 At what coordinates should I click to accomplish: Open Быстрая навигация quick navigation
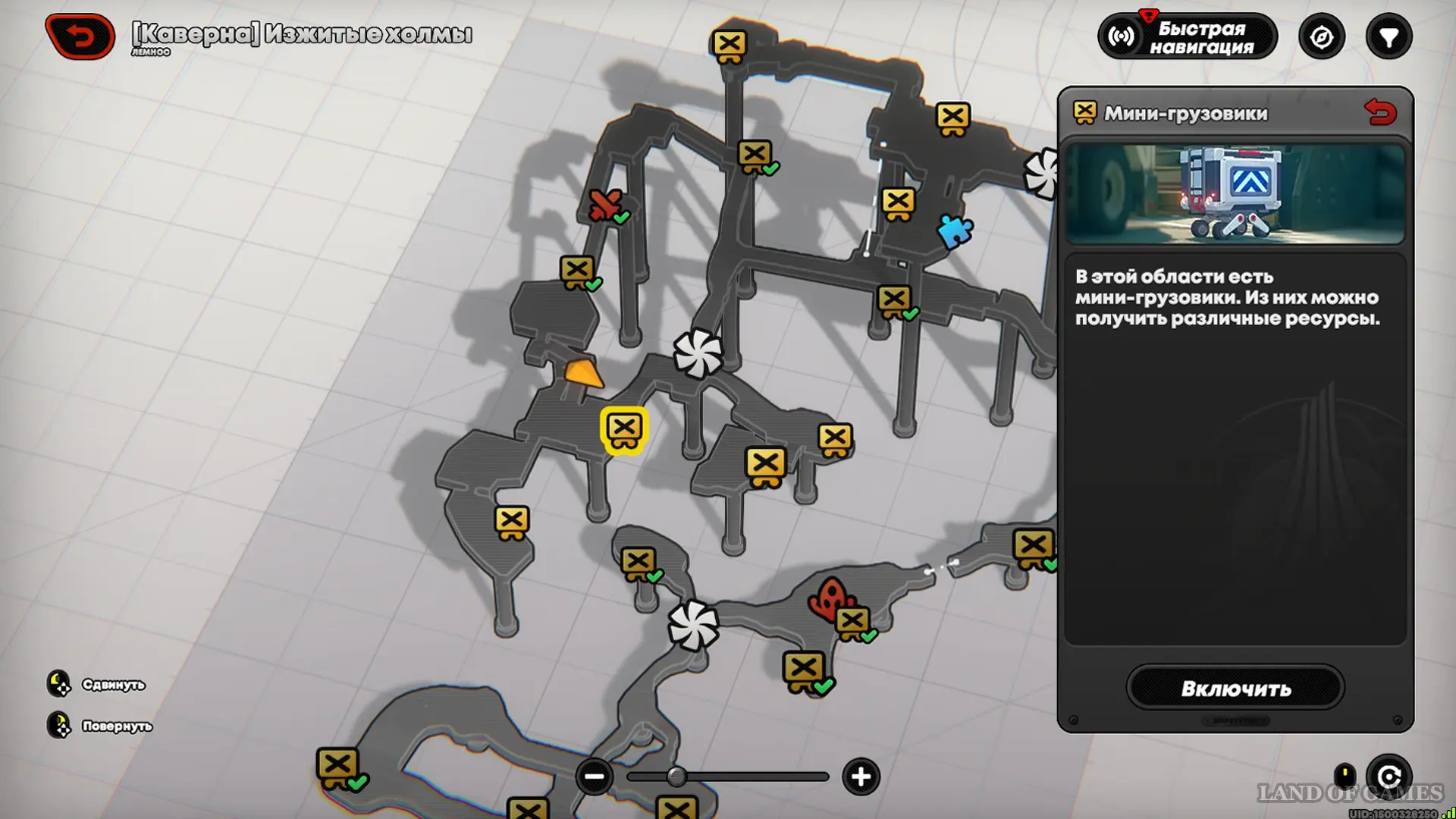(1188, 37)
